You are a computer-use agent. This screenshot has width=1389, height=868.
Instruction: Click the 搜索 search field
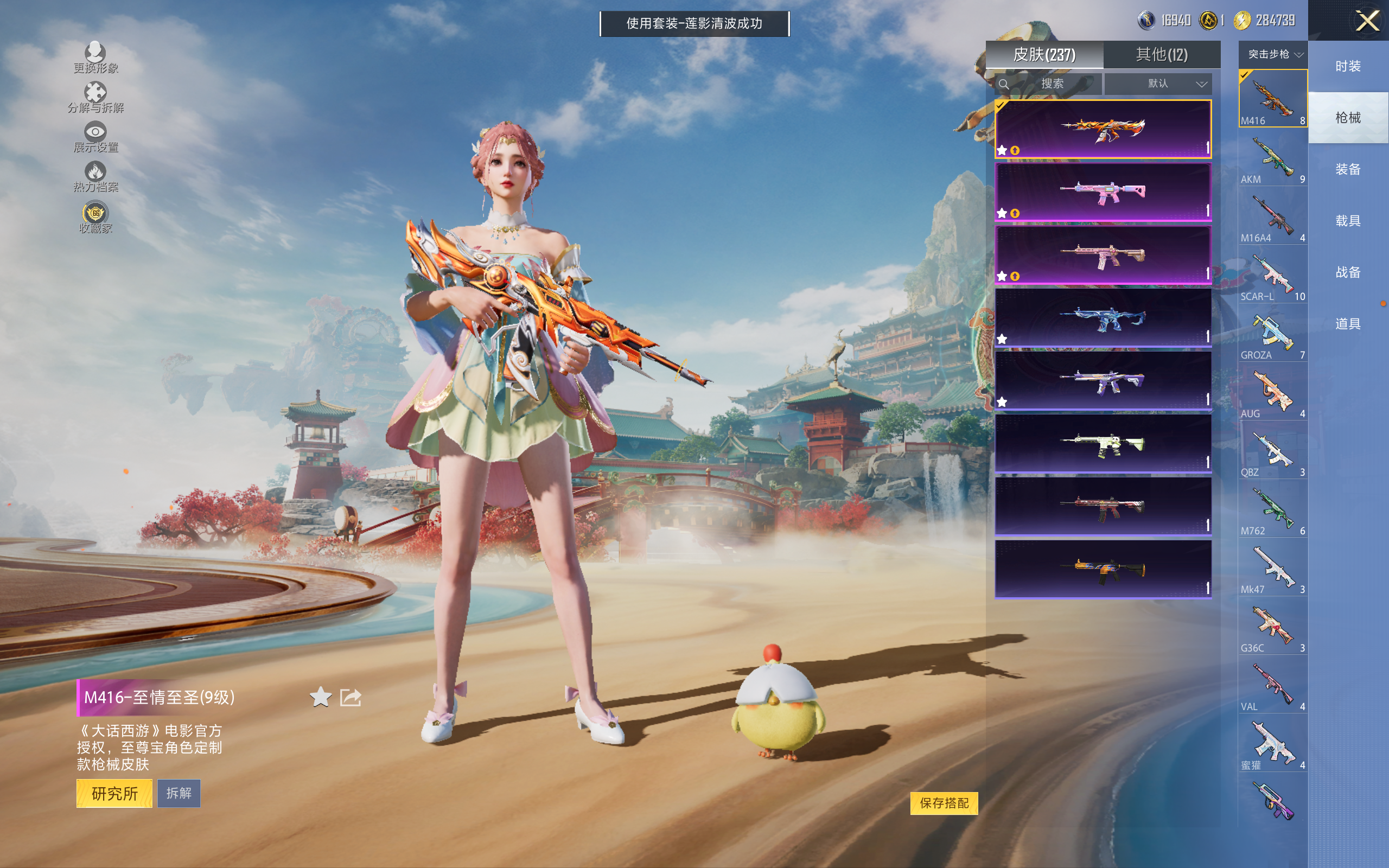click(x=1052, y=84)
